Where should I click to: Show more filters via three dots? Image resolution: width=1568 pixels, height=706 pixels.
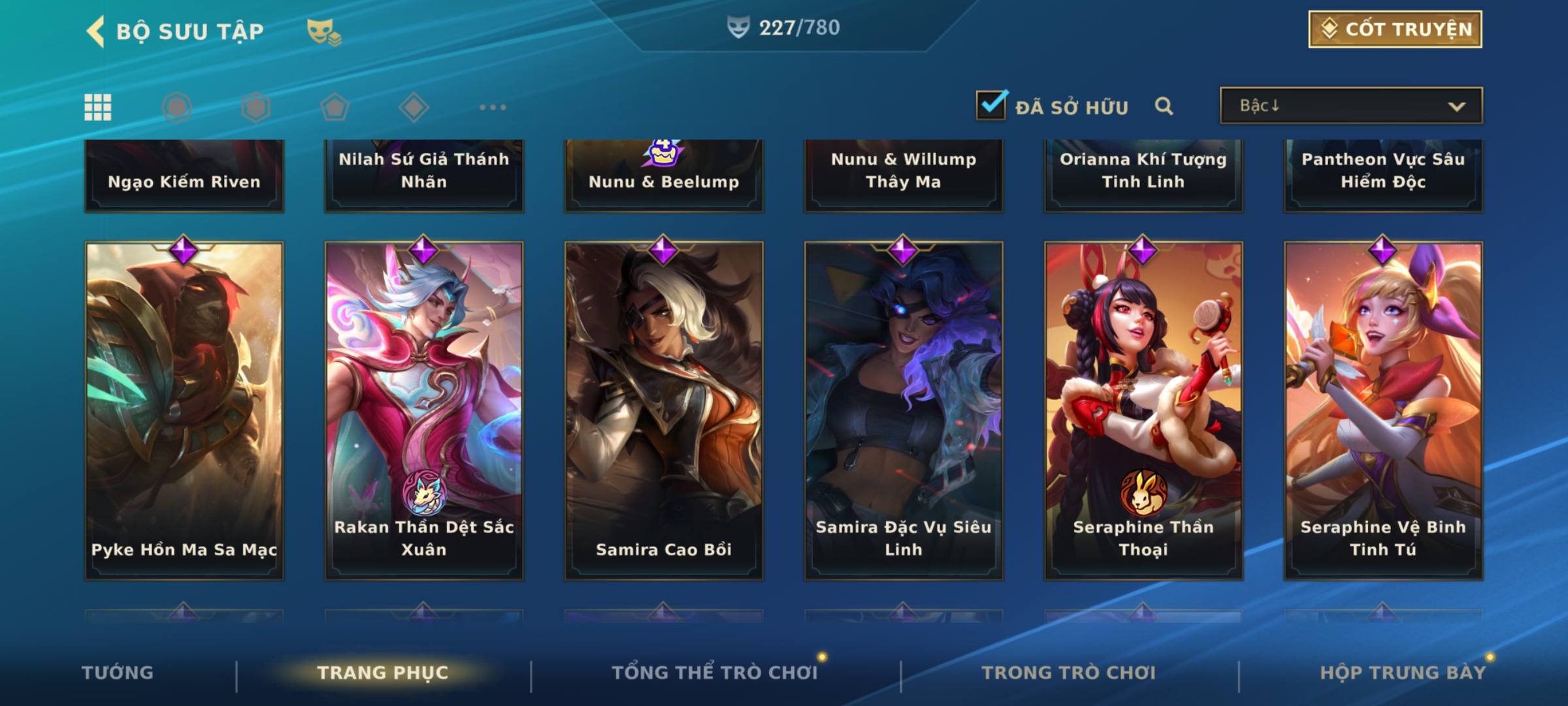(493, 107)
